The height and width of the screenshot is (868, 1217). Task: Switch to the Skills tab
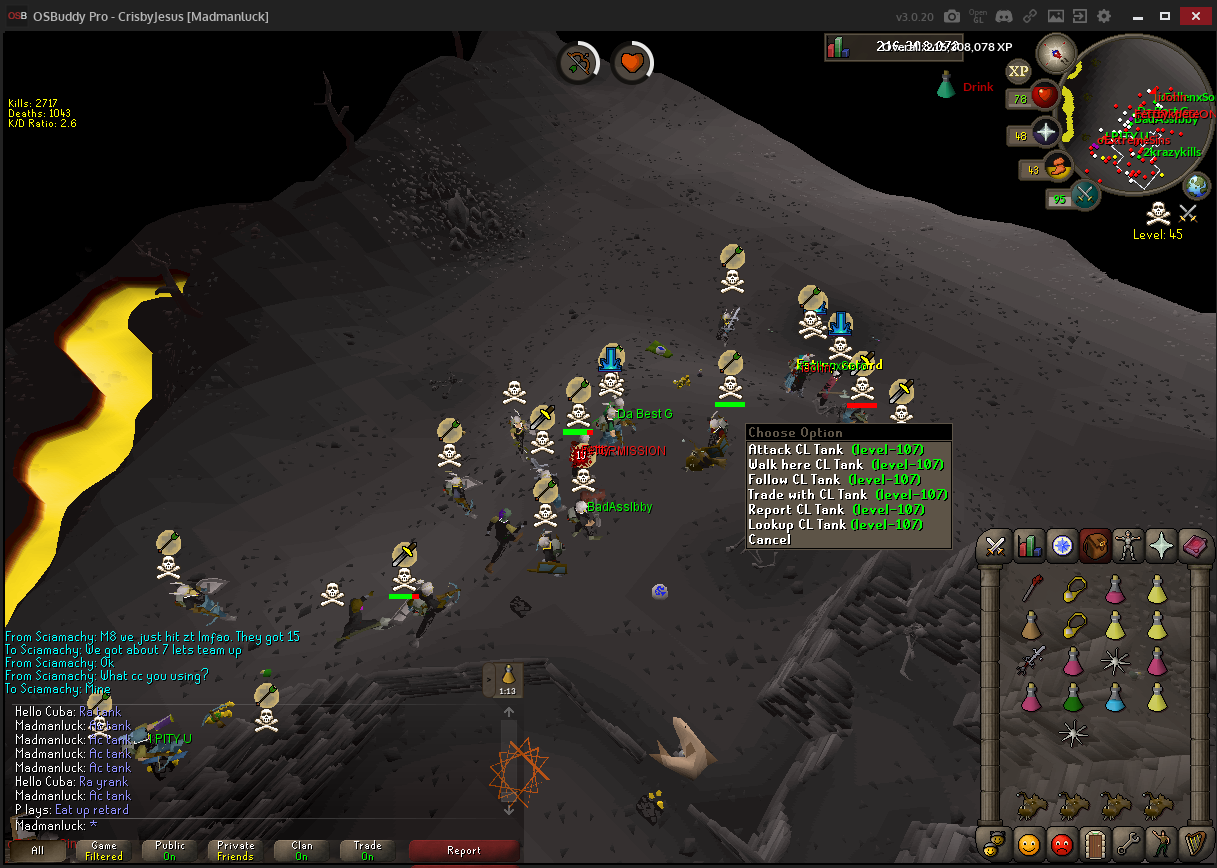[x=1028, y=546]
